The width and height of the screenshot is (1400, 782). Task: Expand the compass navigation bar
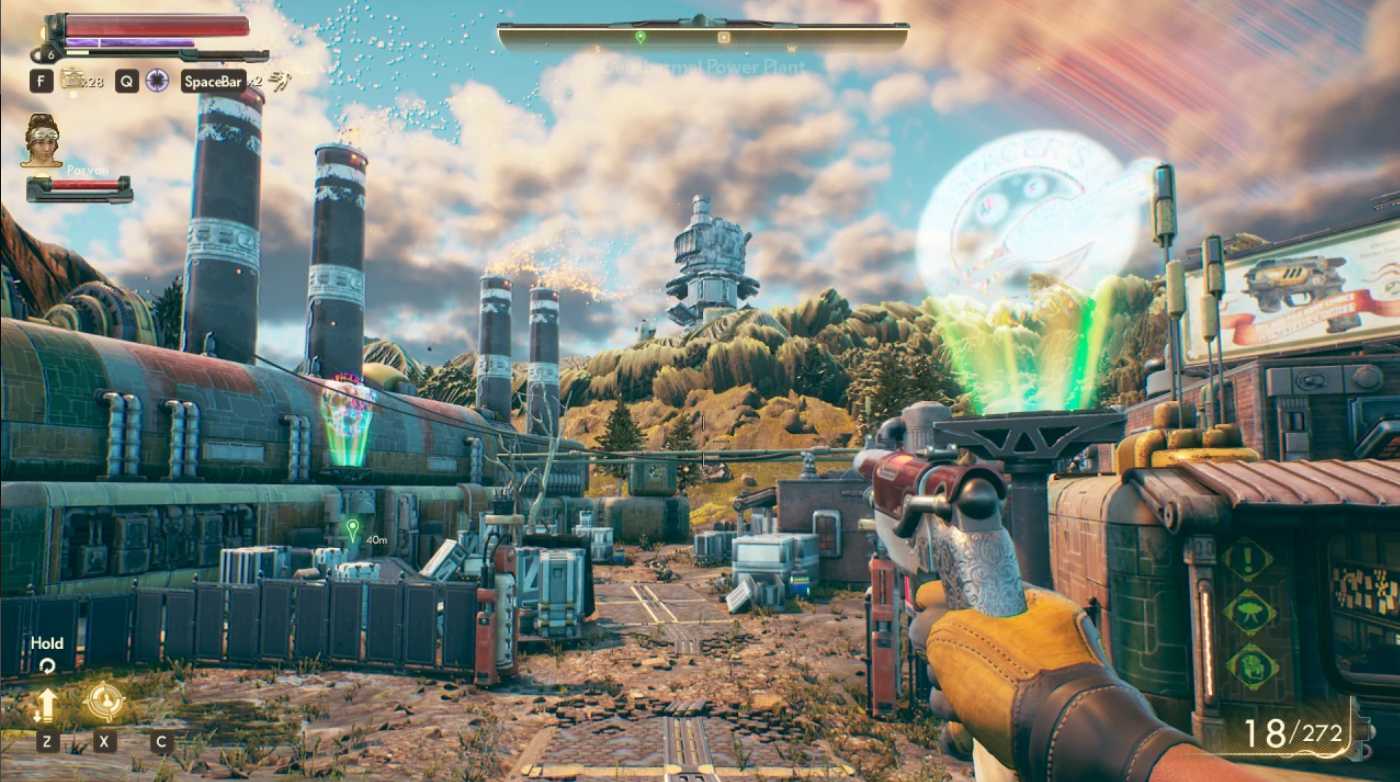700,32
